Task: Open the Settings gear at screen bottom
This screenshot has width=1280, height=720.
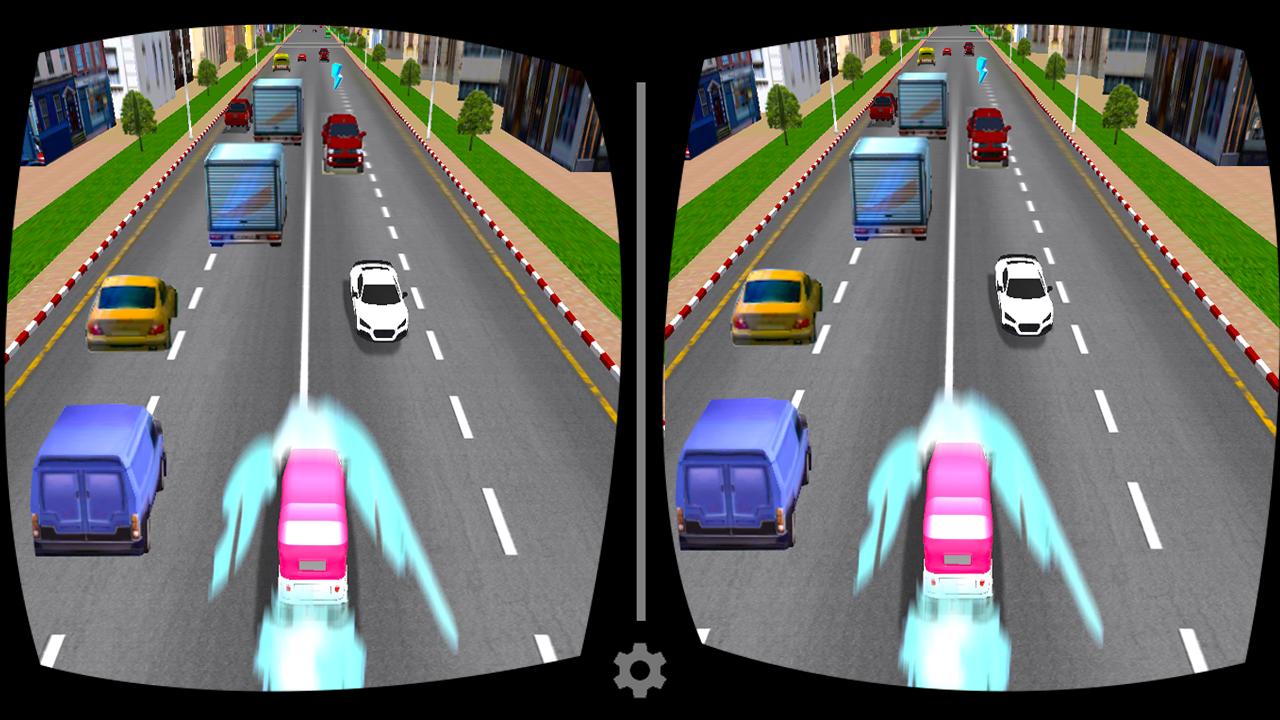Action: pyautogui.click(x=640, y=668)
